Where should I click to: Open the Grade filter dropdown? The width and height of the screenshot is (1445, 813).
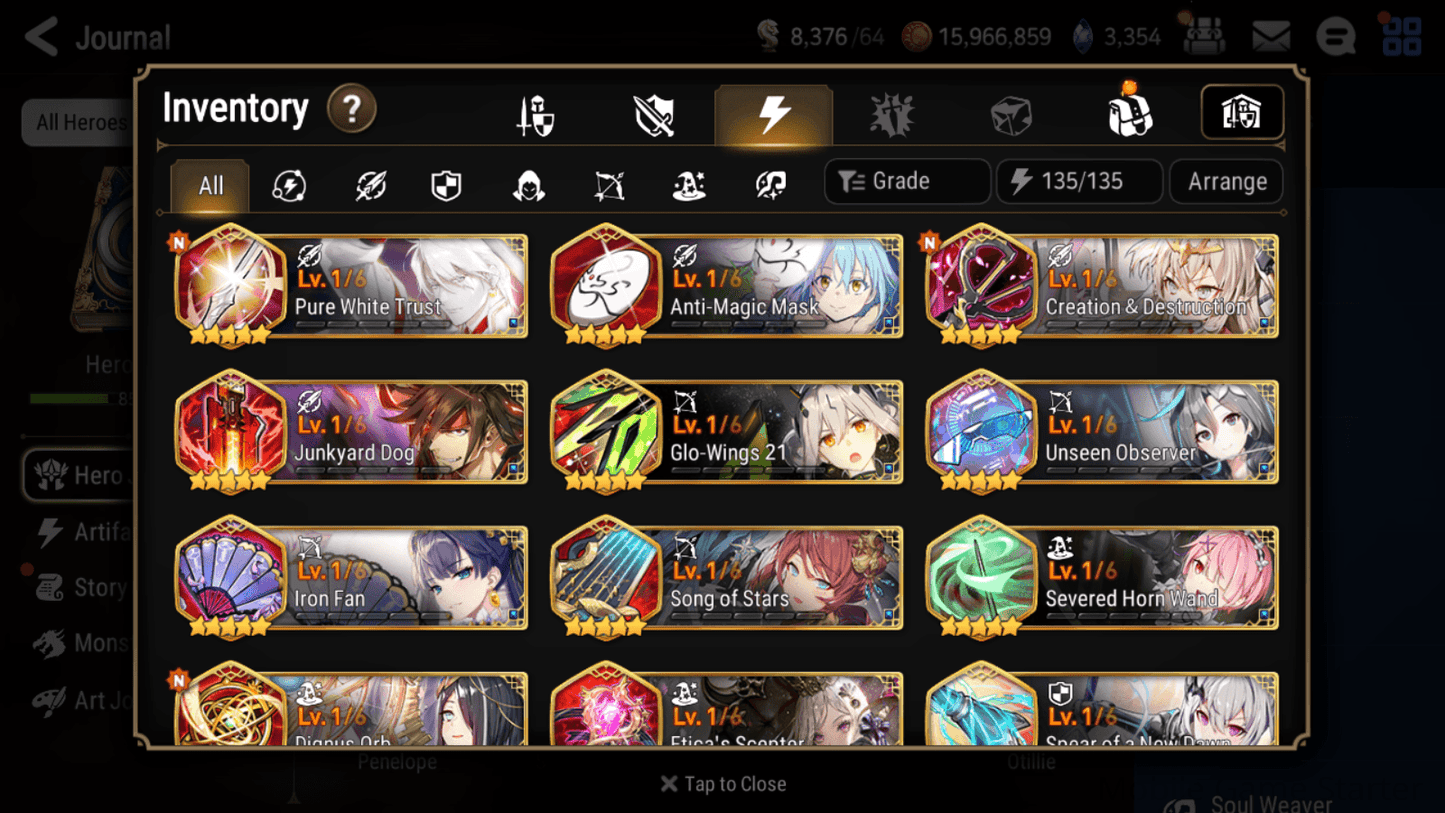point(906,181)
